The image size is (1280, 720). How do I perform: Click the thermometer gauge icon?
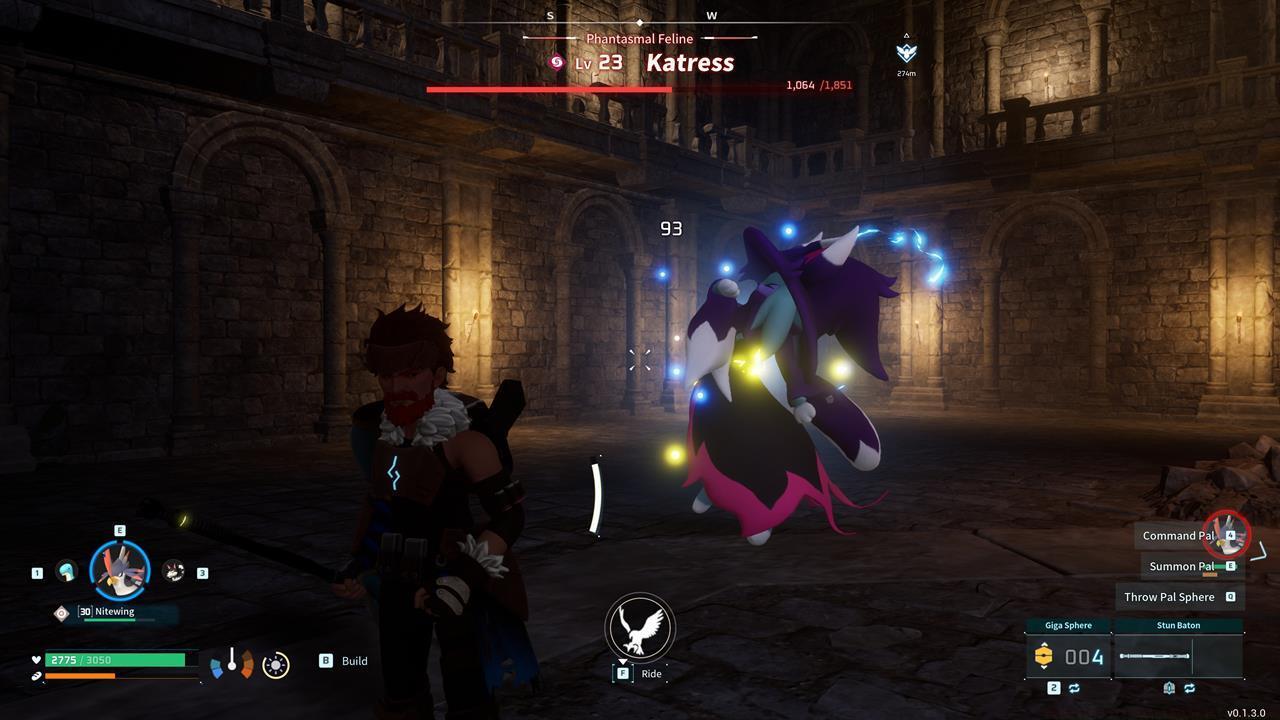(233, 660)
